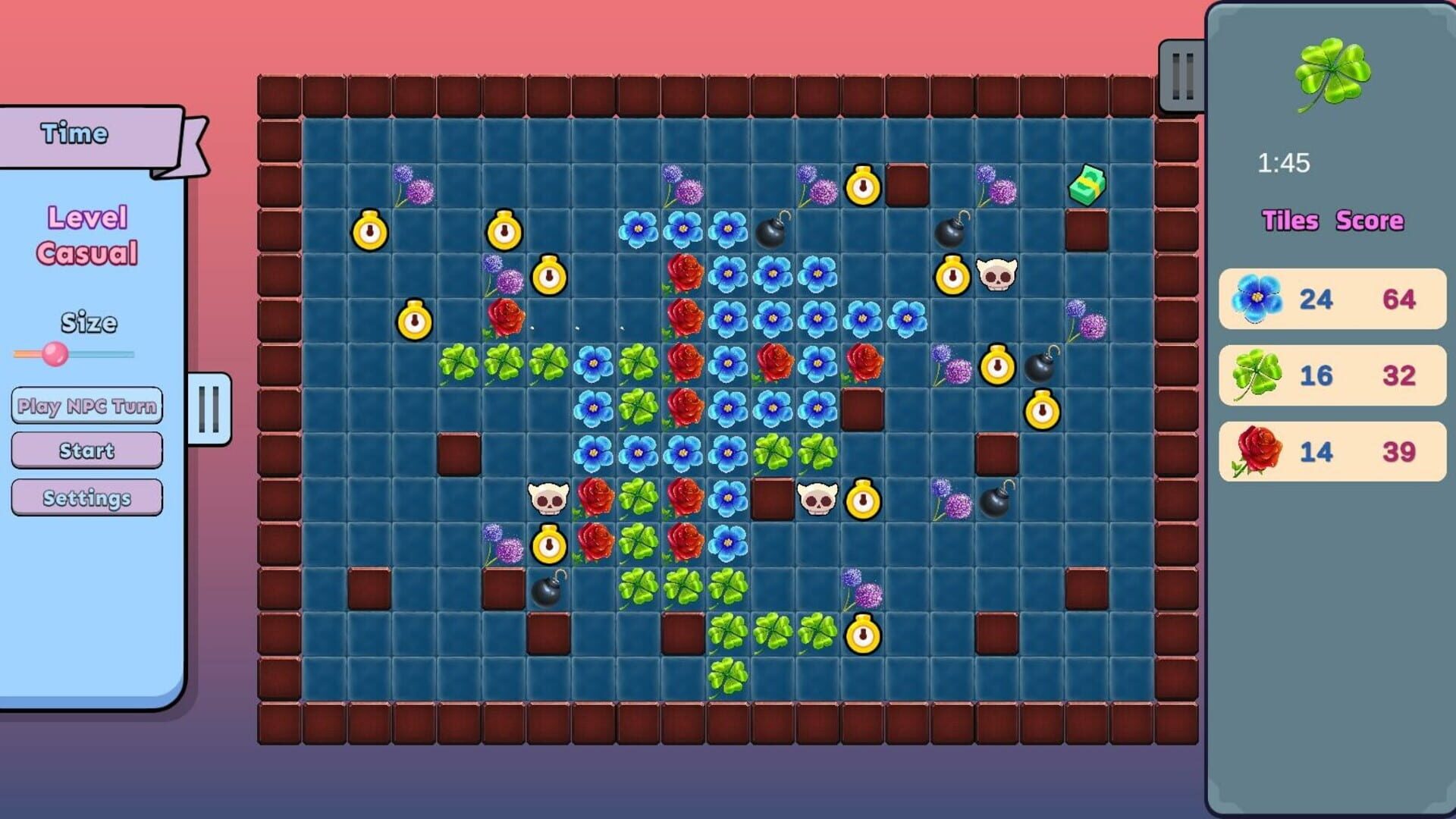
Task: Open the Settings menu
Action: [x=86, y=497]
